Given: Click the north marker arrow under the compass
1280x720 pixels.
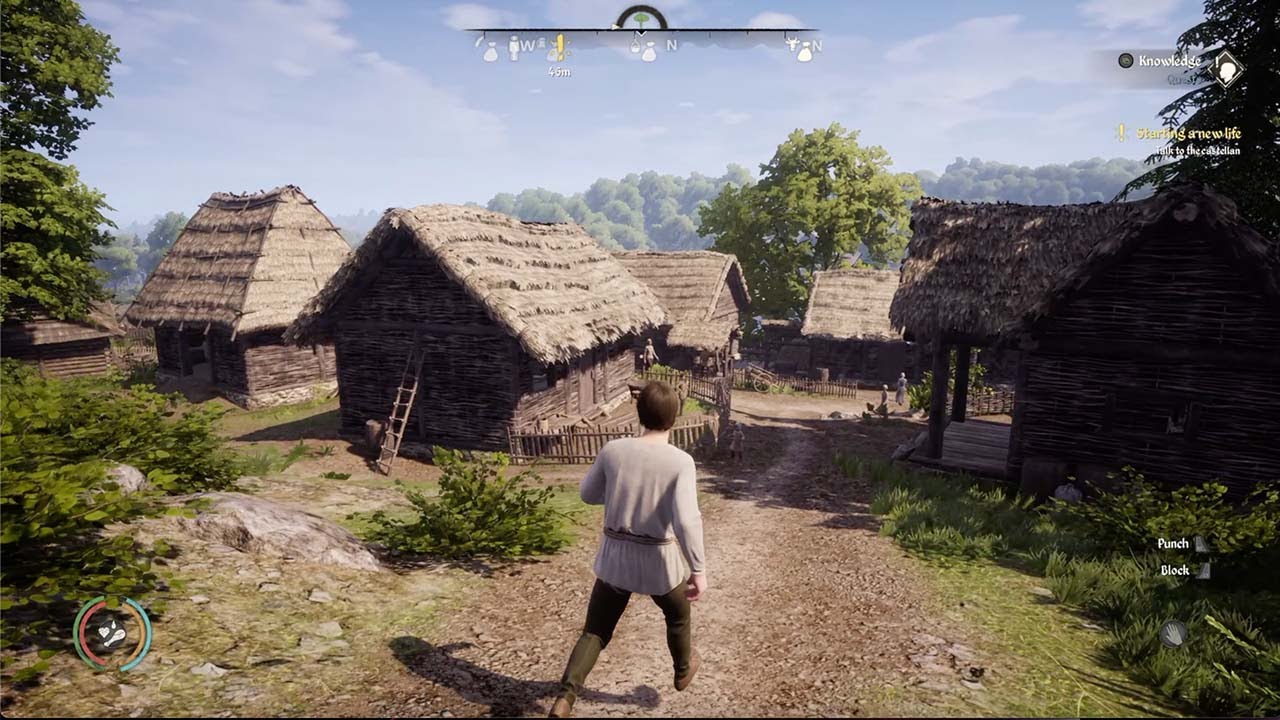Looking at the screenshot, I should pyautogui.click(x=641, y=34).
